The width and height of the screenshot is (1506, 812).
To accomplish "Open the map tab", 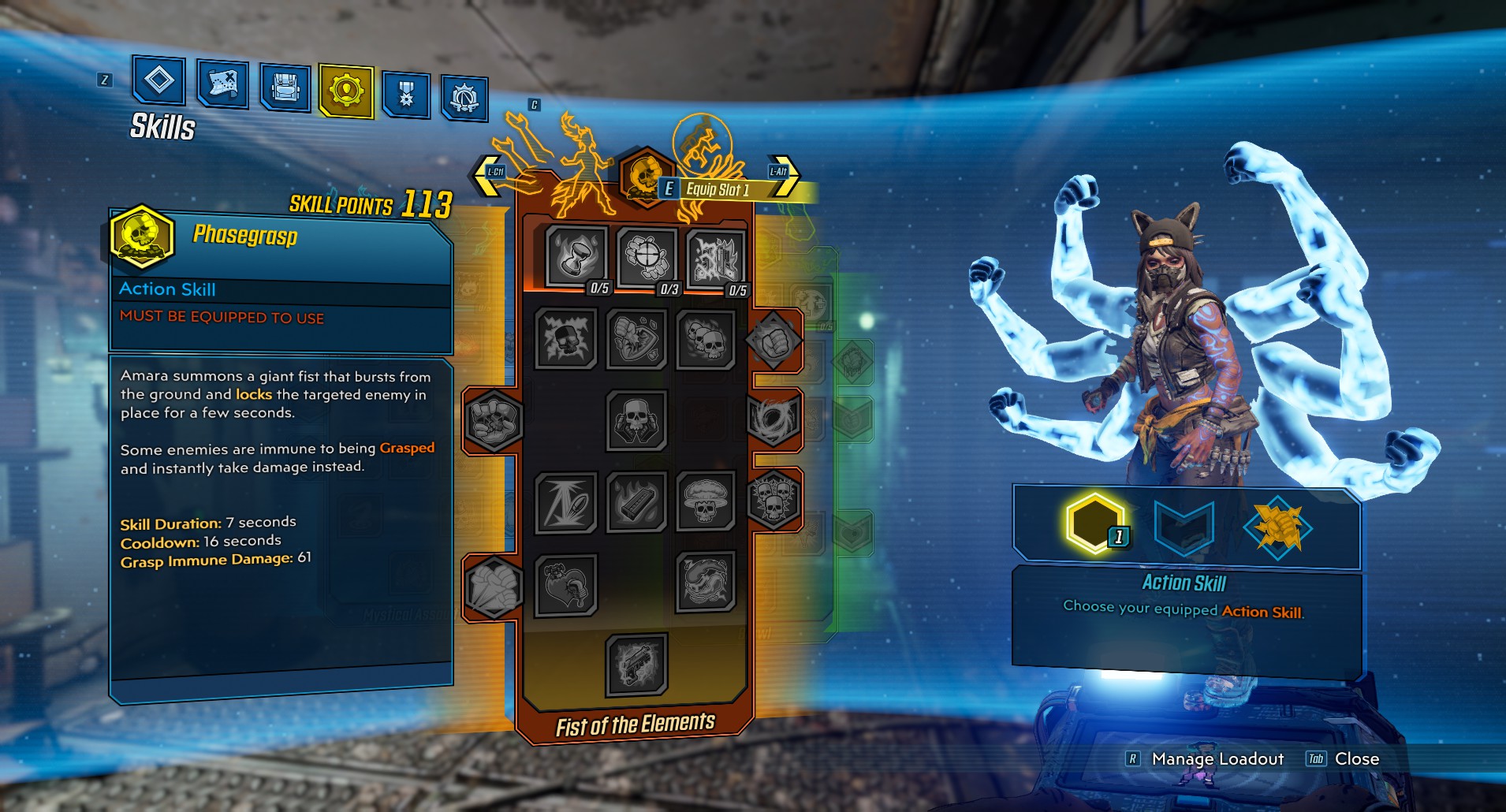I will (222, 84).
